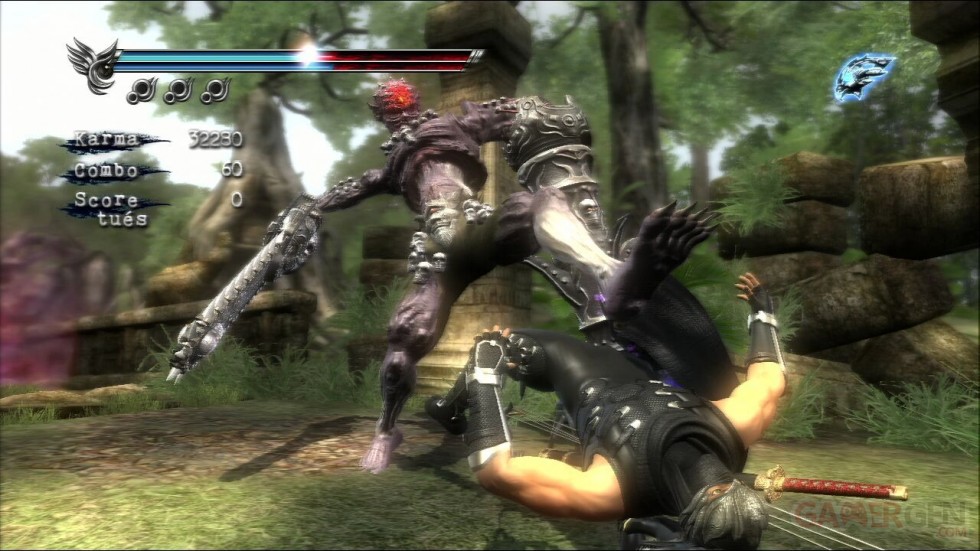Select the glowing blue ninpo icon
Image resolution: width=980 pixels, height=551 pixels.
click(x=863, y=78)
